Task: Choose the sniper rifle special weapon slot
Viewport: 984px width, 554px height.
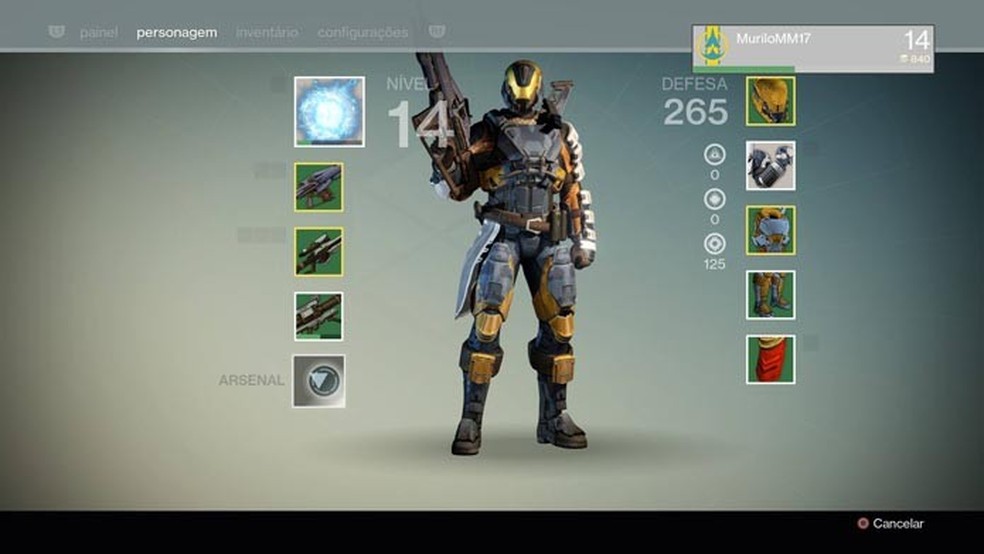Action: pyautogui.click(x=319, y=252)
